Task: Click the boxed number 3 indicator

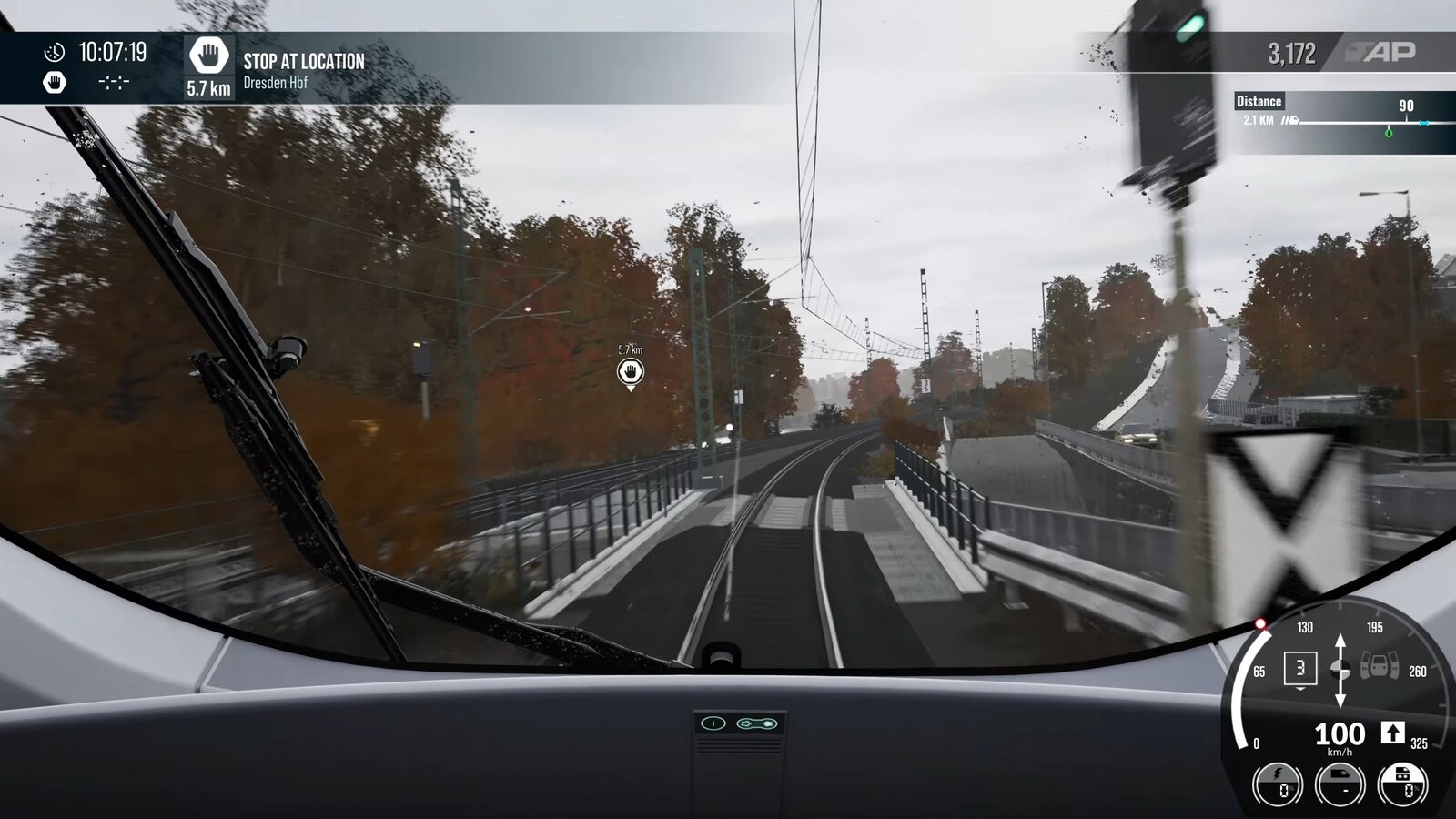Action: pyautogui.click(x=1299, y=669)
